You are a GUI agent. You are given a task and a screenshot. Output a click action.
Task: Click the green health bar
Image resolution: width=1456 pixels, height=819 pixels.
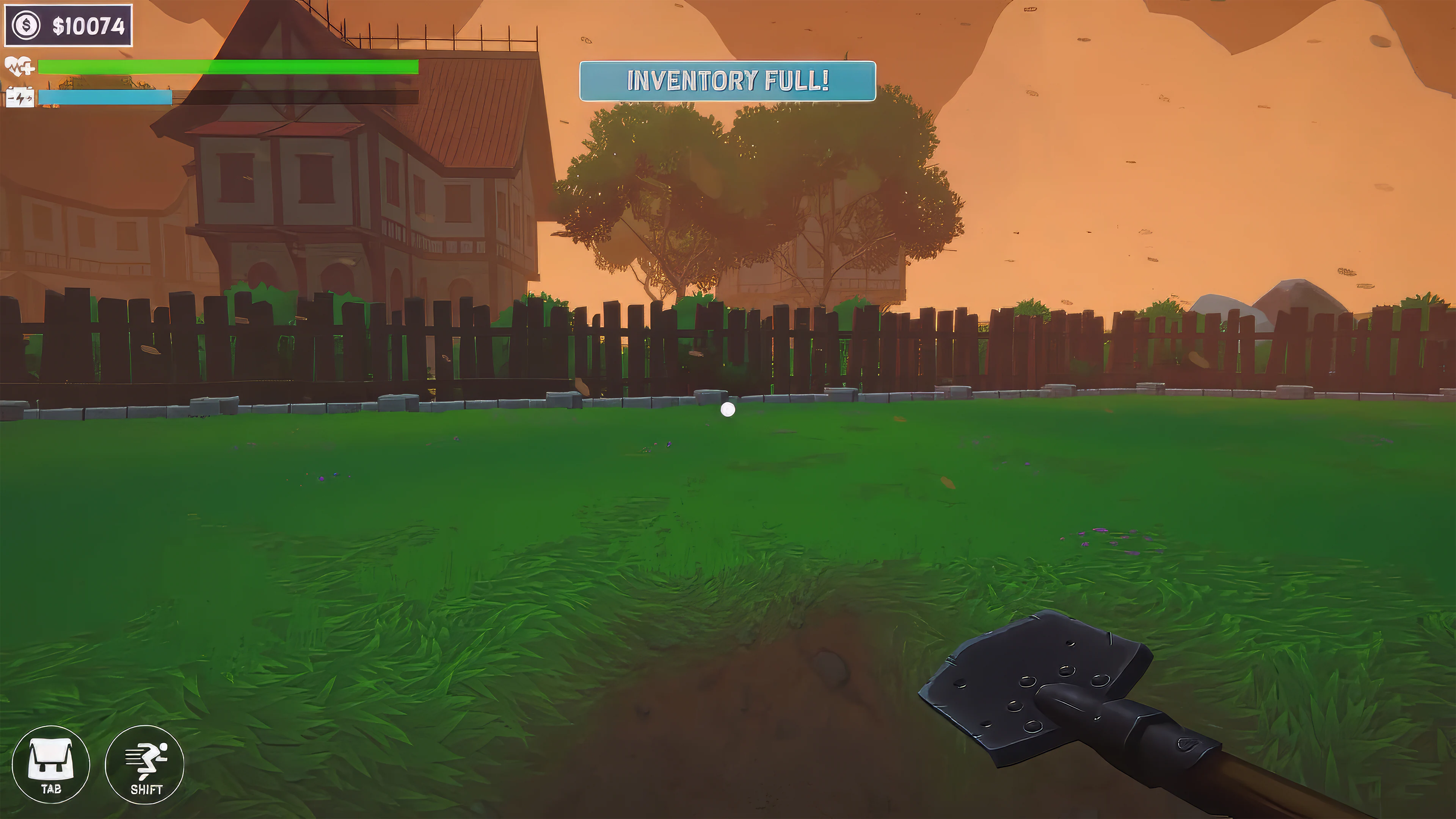click(226, 67)
